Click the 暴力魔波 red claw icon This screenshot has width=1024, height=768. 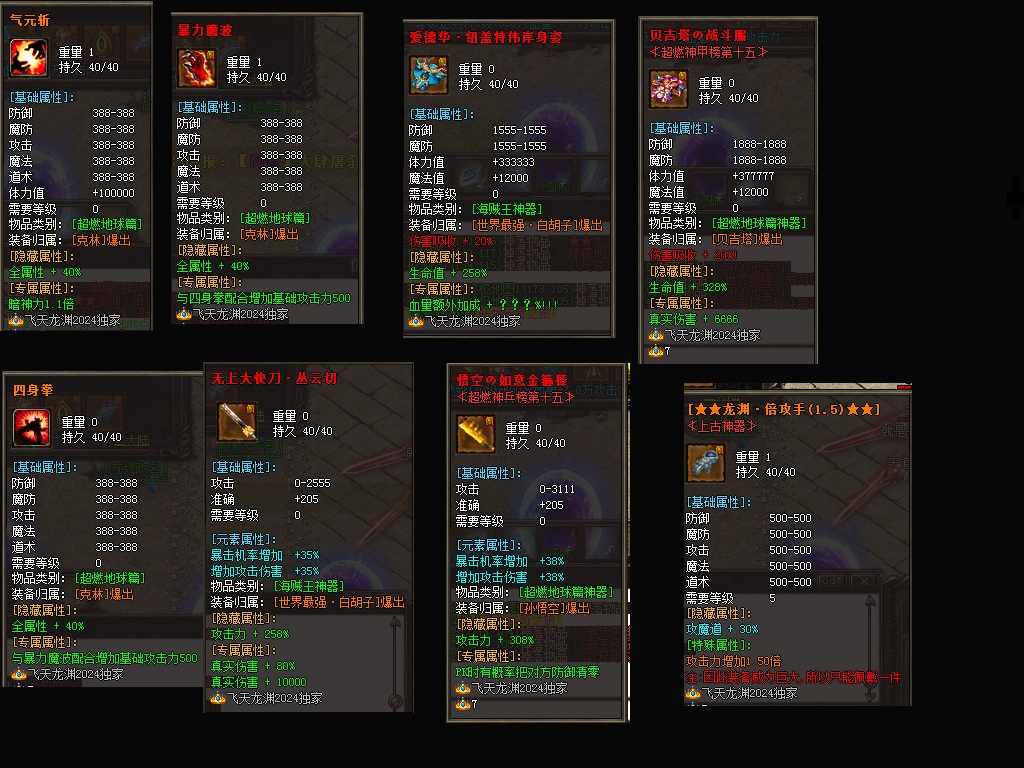click(x=196, y=68)
